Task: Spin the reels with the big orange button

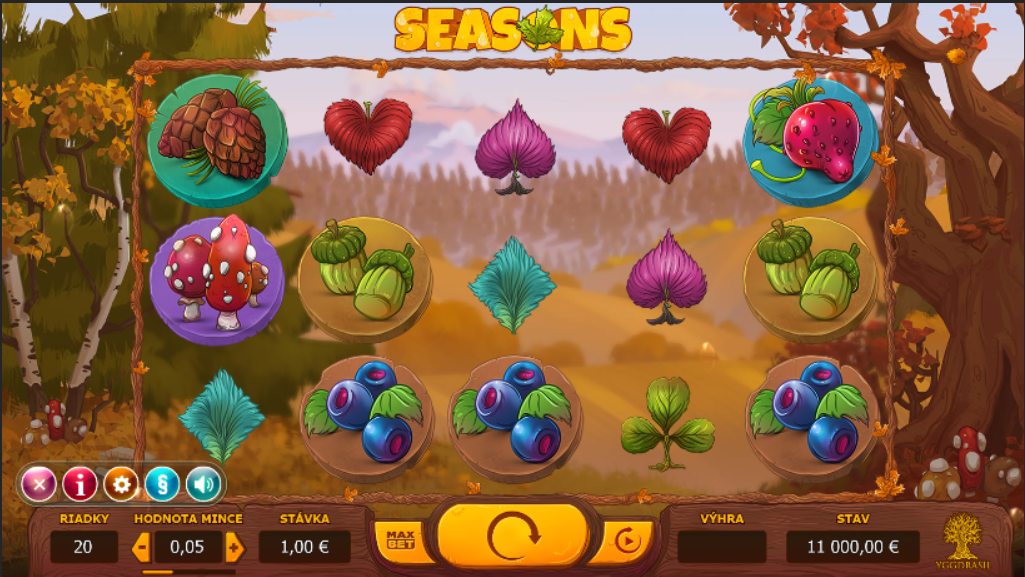Action: pyautogui.click(x=513, y=537)
